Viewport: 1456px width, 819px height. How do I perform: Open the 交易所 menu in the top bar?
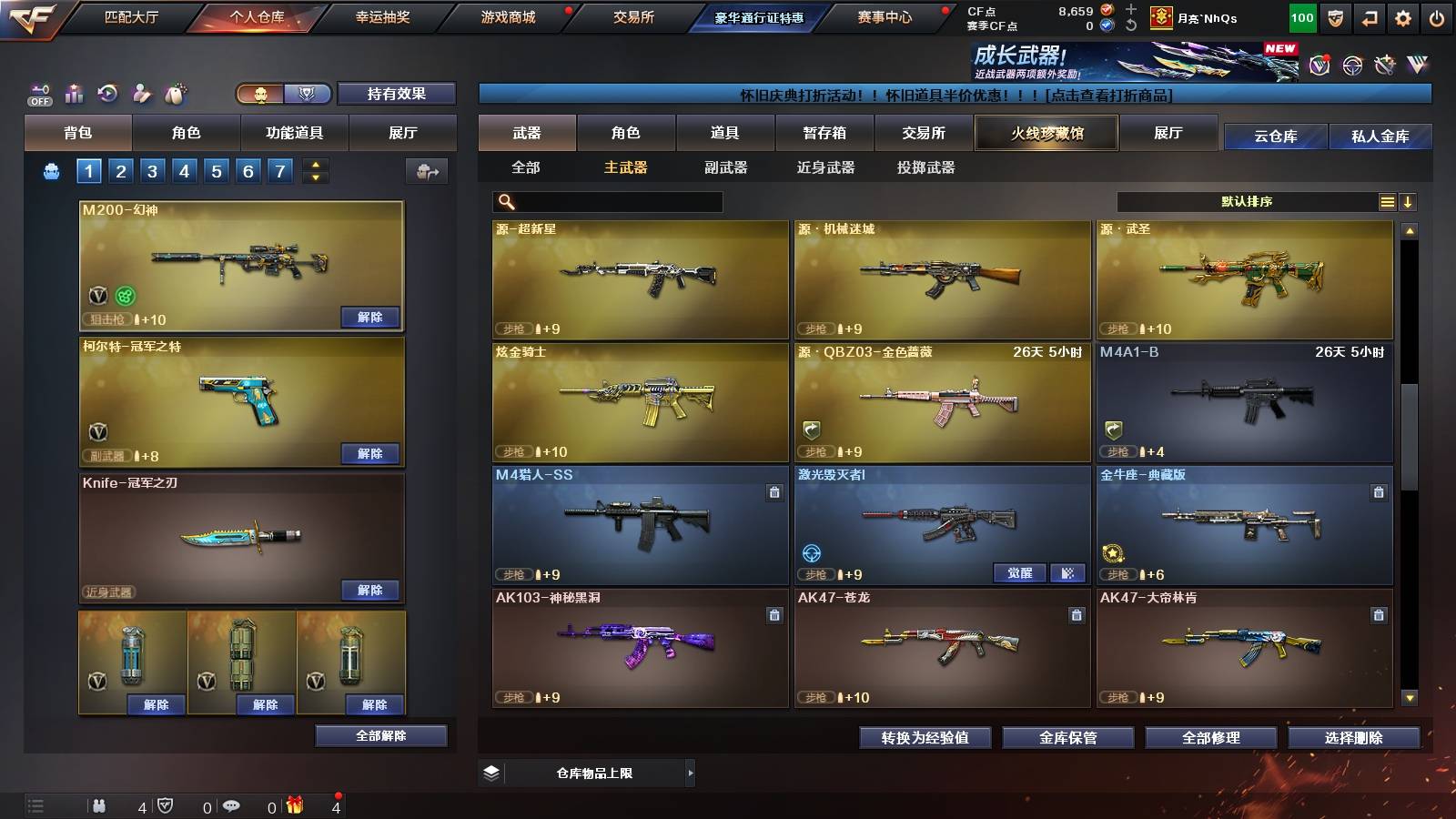pyautogui.click(x=632, y=16)
